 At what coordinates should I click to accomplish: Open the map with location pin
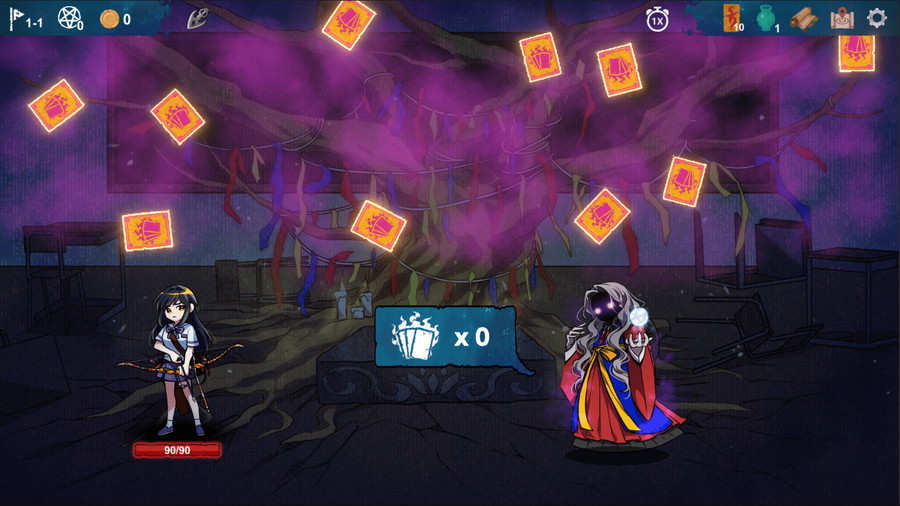[842, 18]
